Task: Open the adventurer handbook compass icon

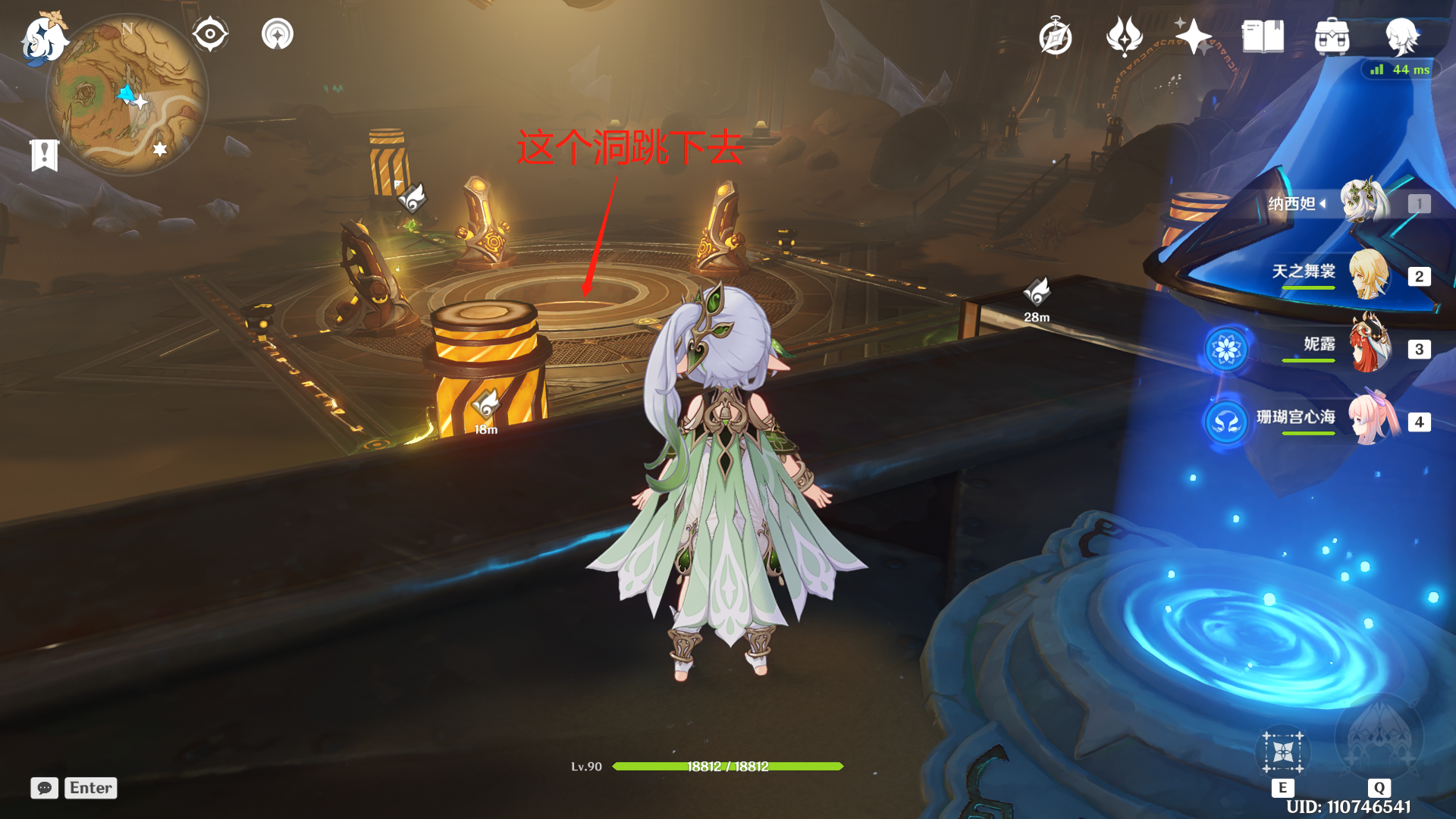Action: [x=1056, y=37]
